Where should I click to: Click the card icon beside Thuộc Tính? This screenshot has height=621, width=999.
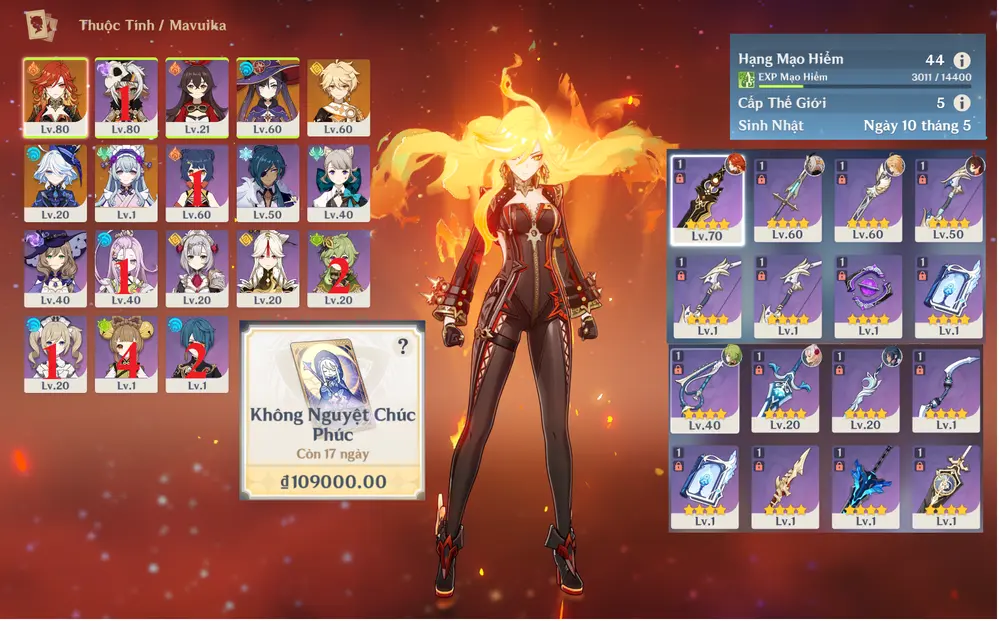[41, 23]
